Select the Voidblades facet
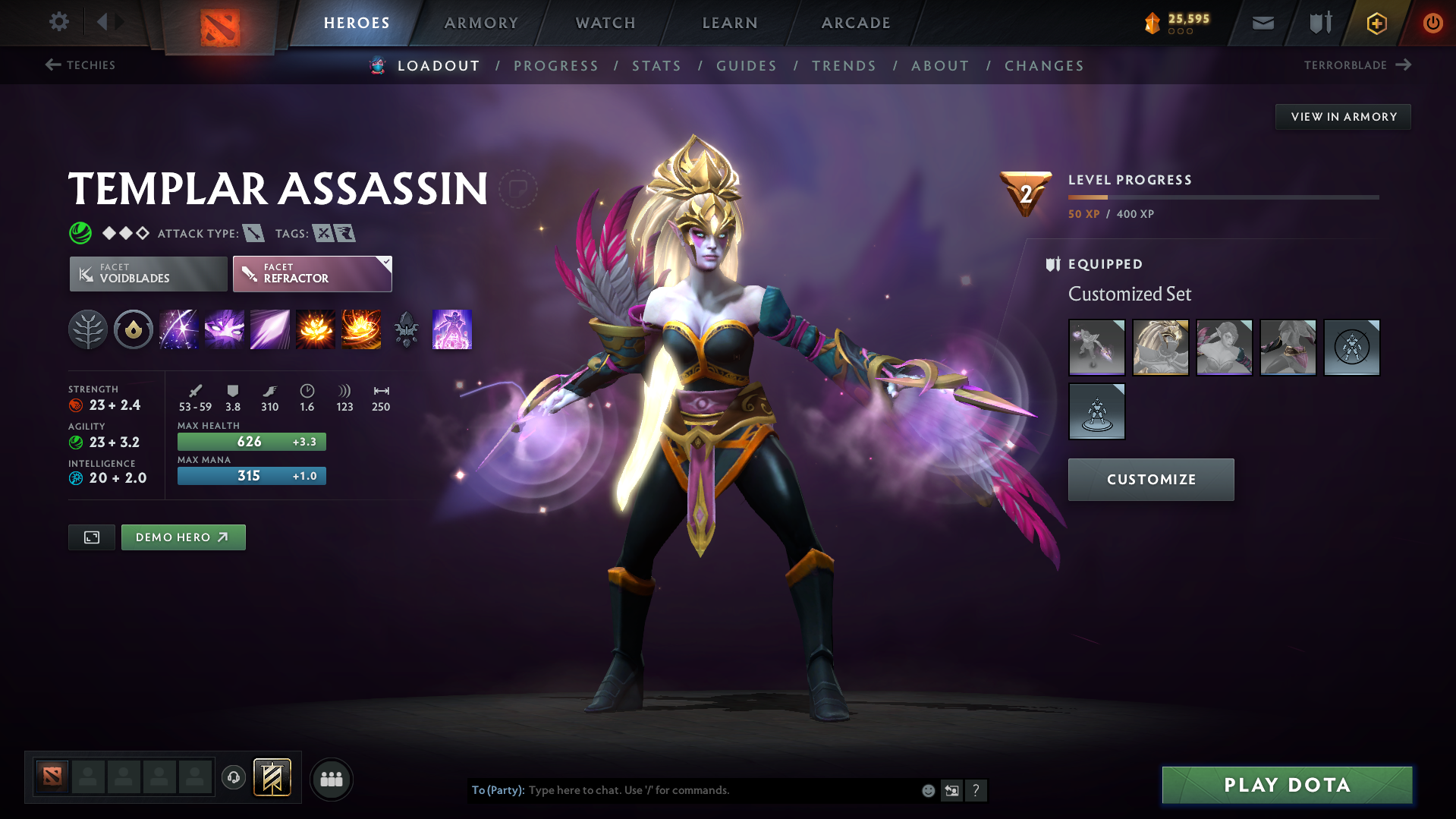The width and height of the screenshot is (1456, 819). tap(147, 273)
